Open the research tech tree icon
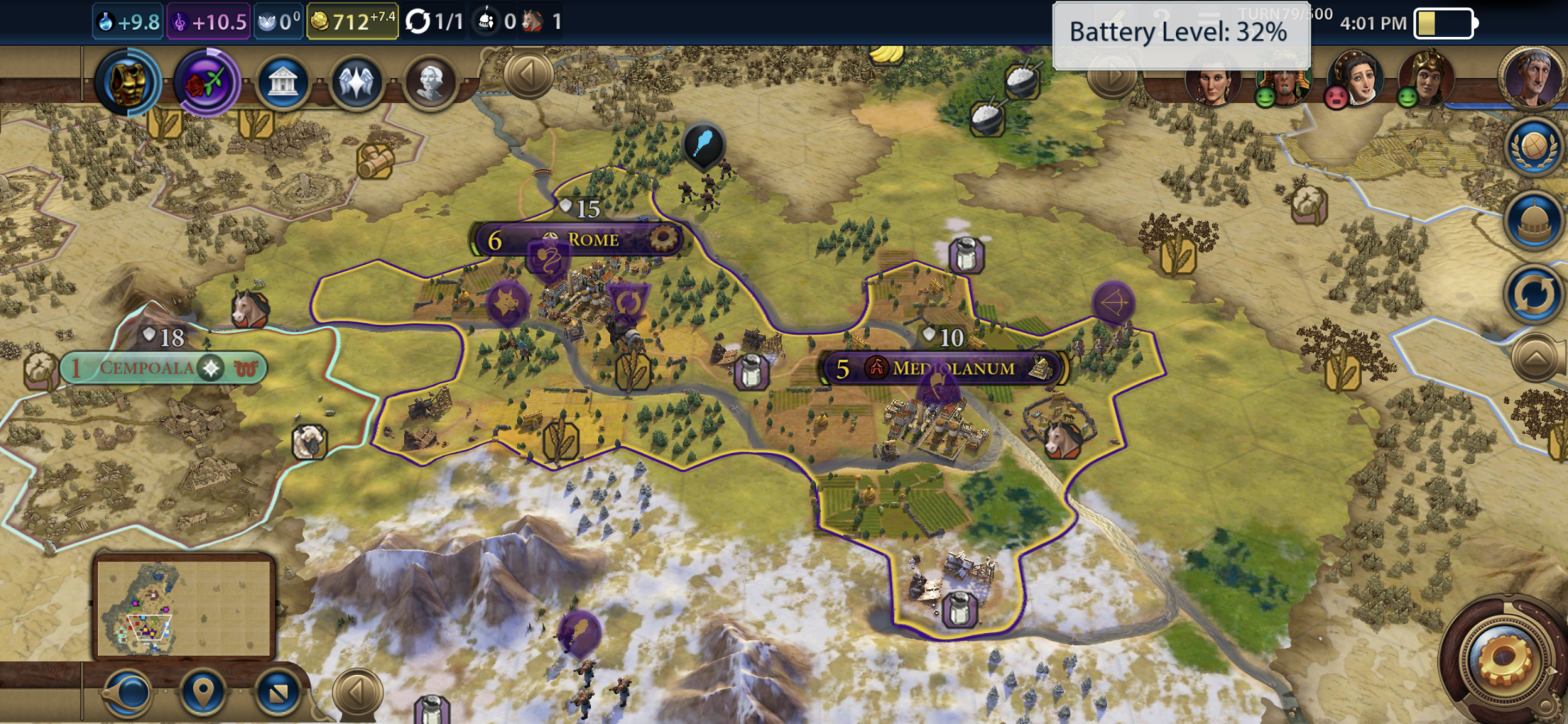1568x724 pixels. [127, 82]
